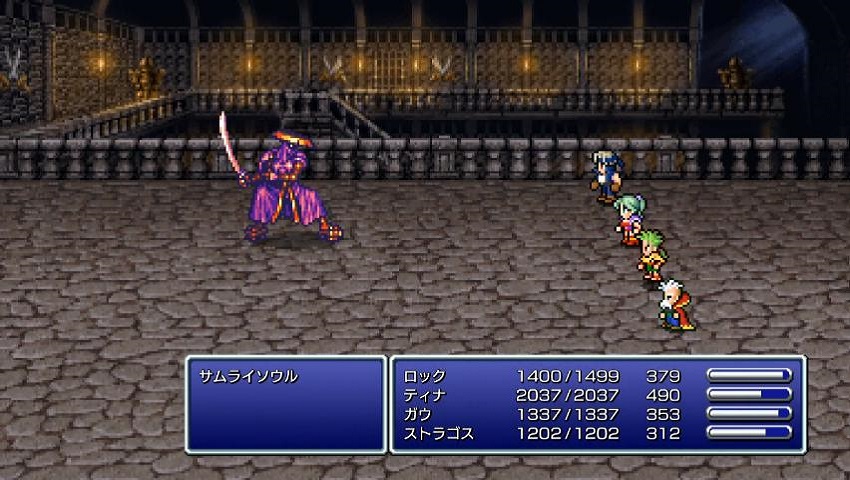This screenshot has width=850, height=480.
Task: Select the ティナ party row
Action: (x=425, y=396)
